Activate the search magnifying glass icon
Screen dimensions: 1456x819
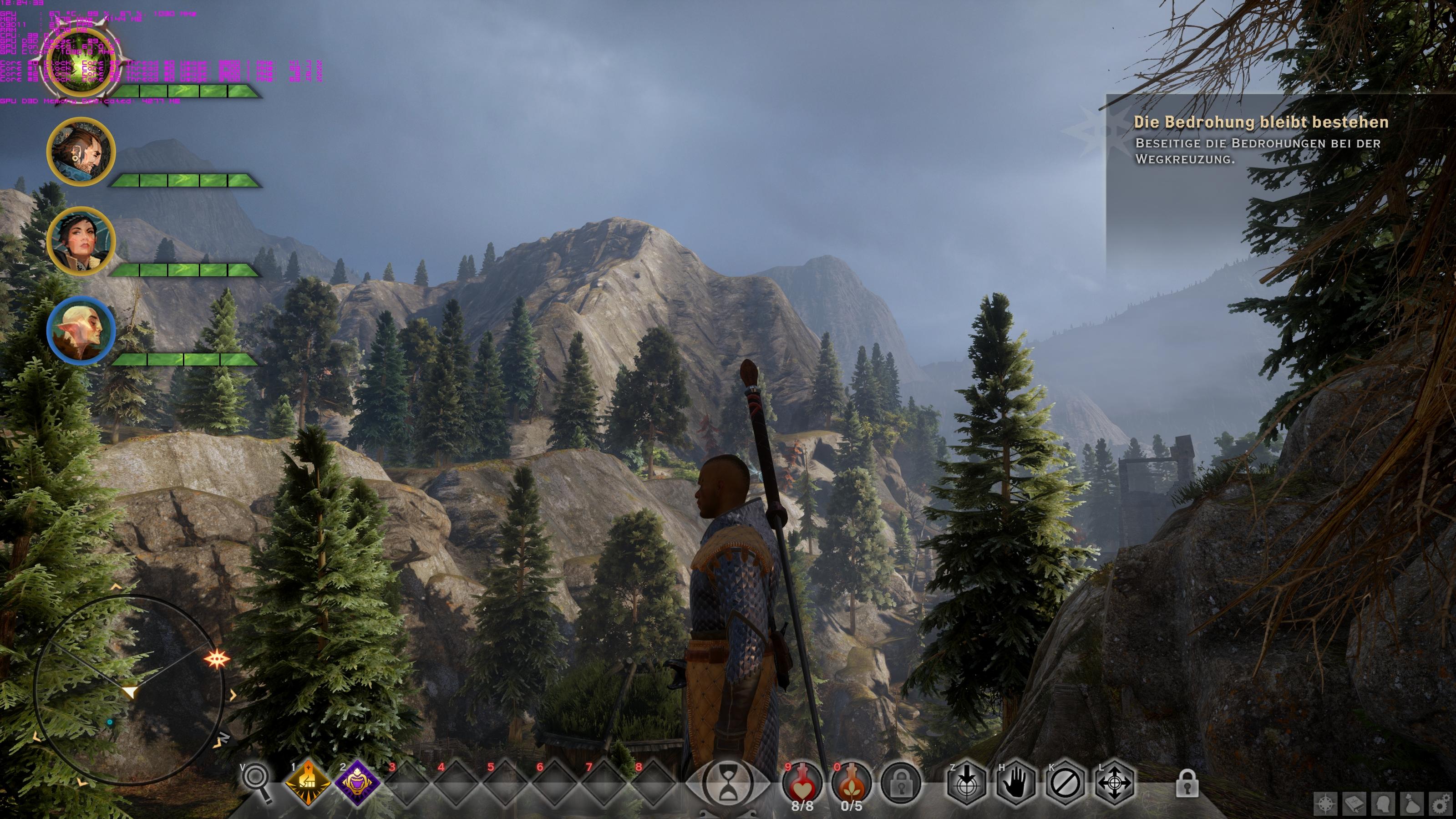click(x=259, y=782)
